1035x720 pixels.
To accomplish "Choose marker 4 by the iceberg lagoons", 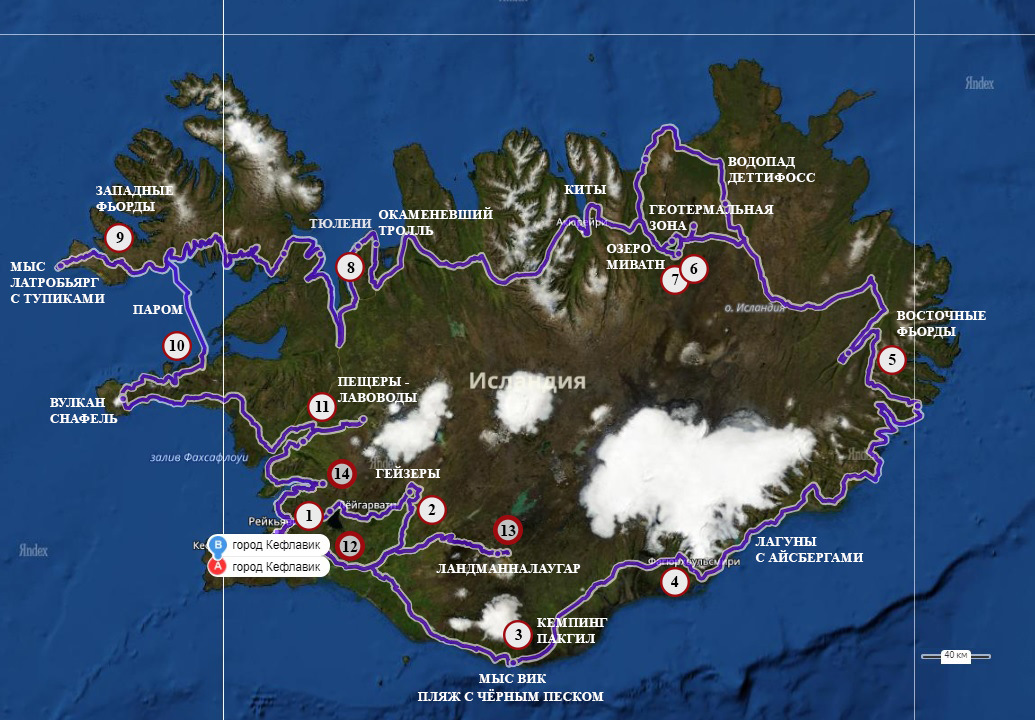I will pyautogui.click(x=675, y=582).
